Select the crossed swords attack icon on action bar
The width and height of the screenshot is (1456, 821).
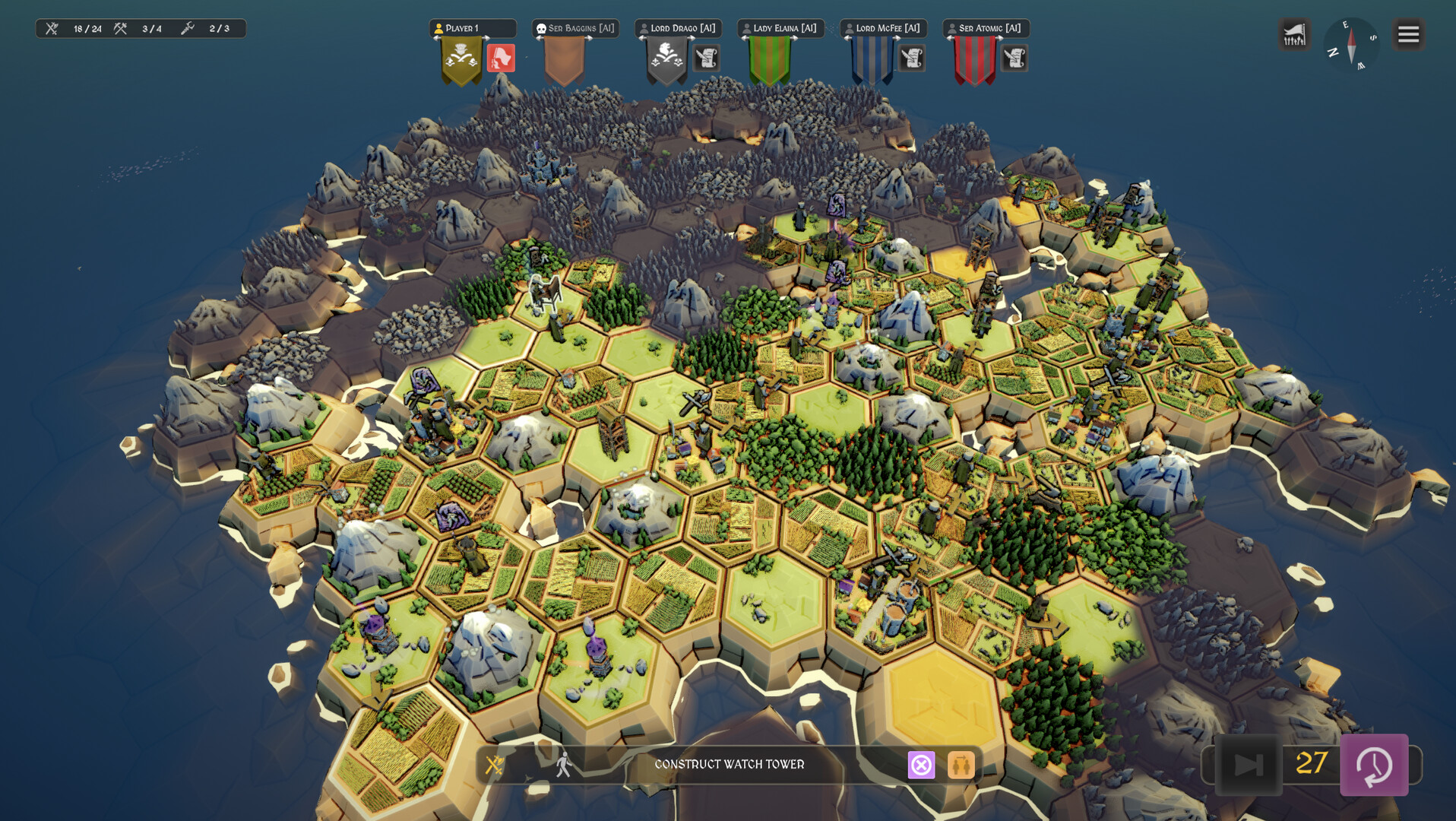point(495,765)
